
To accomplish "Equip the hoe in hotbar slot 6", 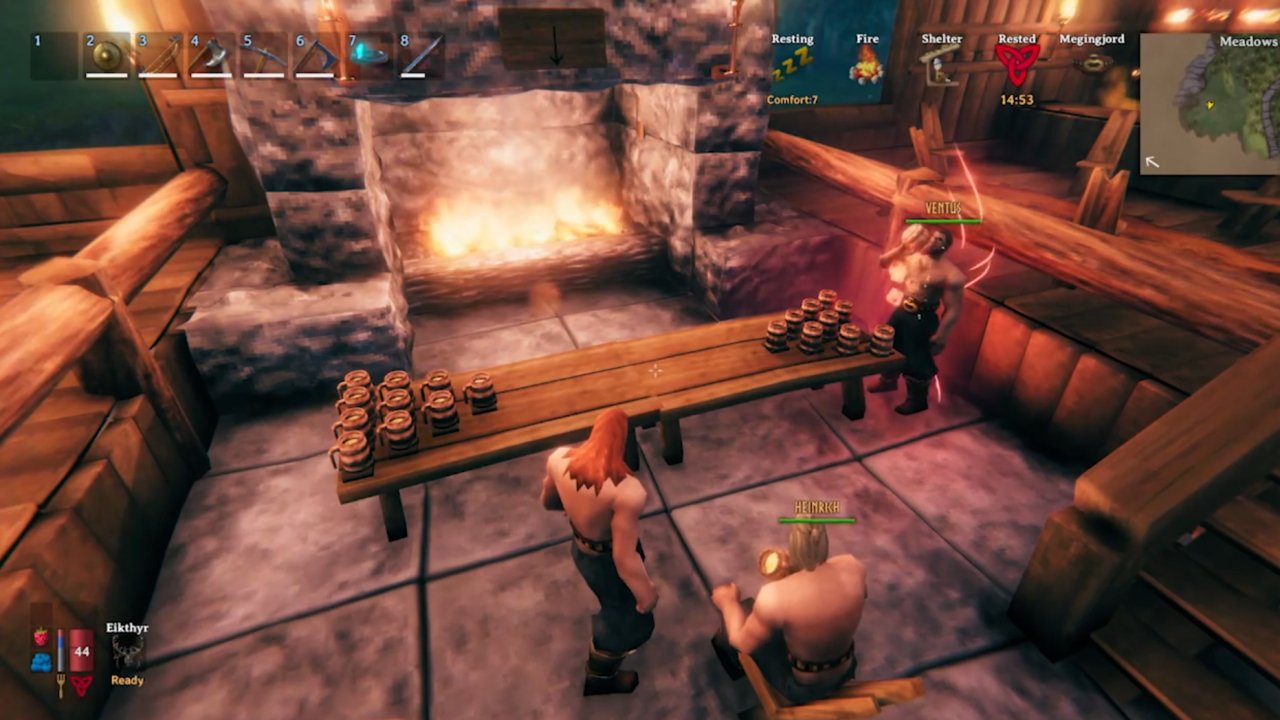I will (x=316, y=56).
